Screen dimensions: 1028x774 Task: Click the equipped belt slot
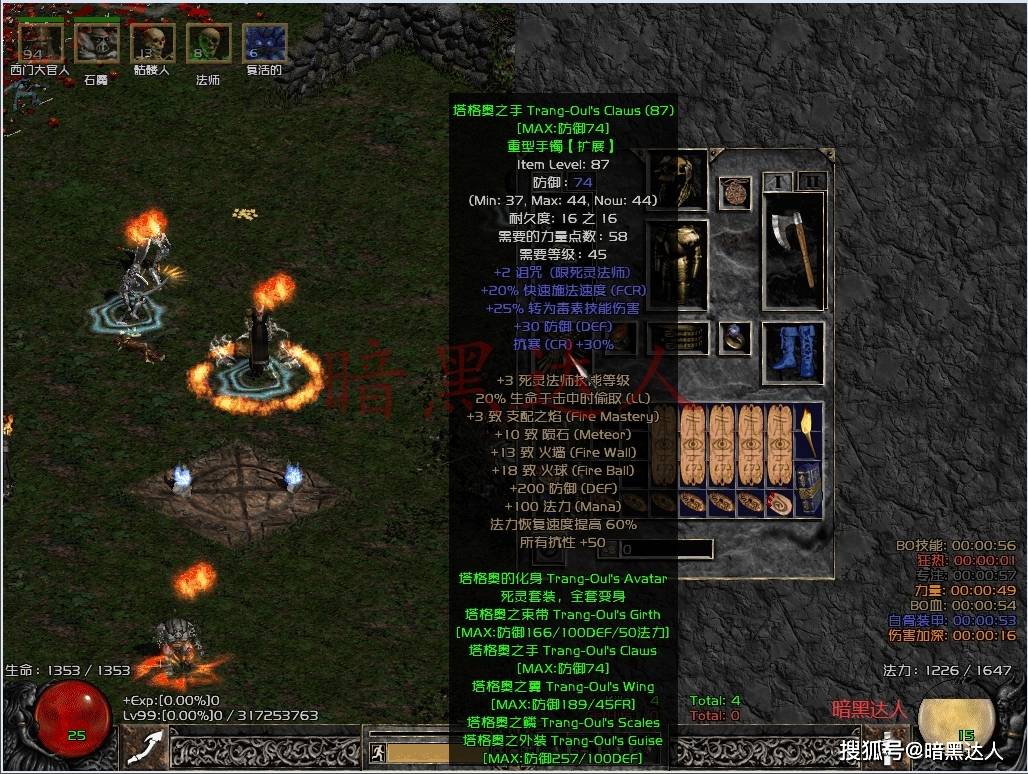(680, 339)
